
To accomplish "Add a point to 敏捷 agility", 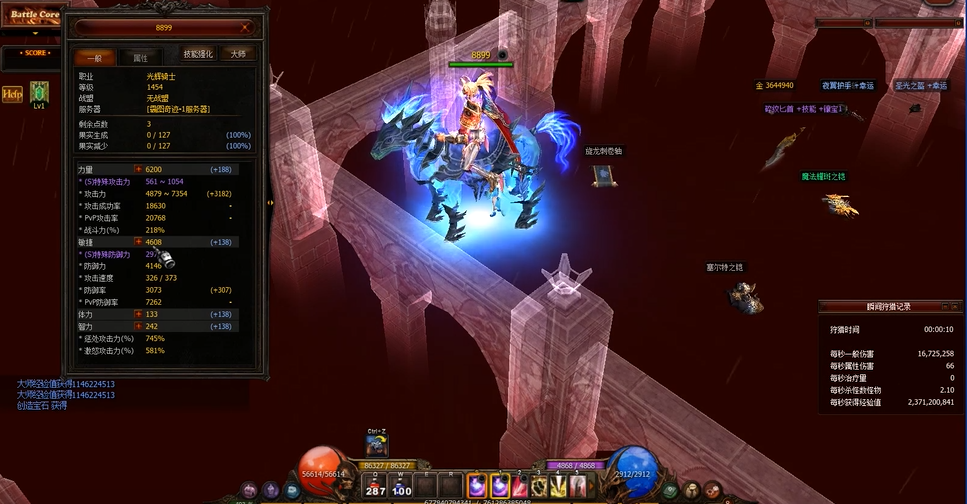I will [138, 242].
